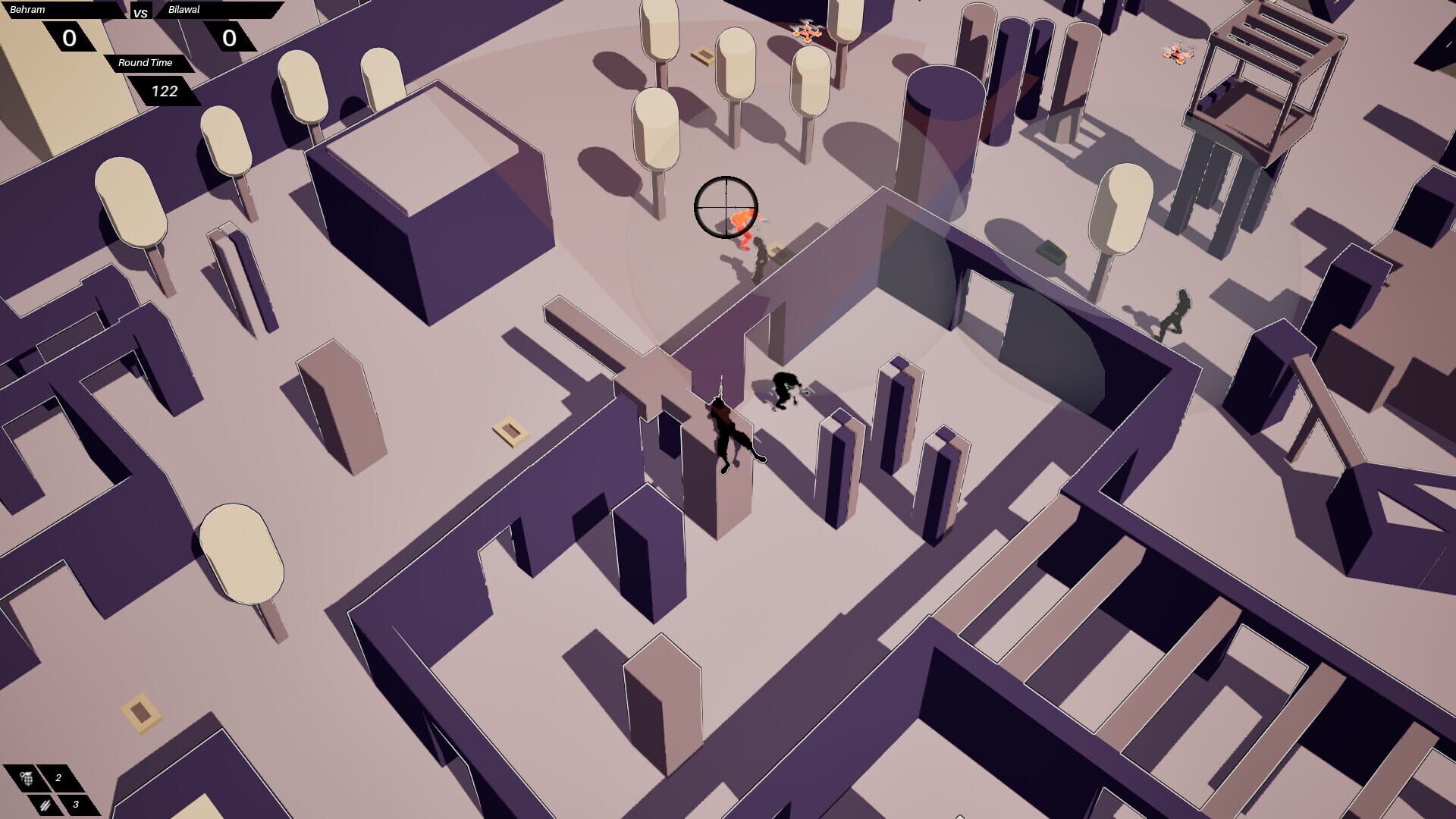Click the Round Time label
The height and width of the screenshot is (819, 1456).
(x=146, y=63)
